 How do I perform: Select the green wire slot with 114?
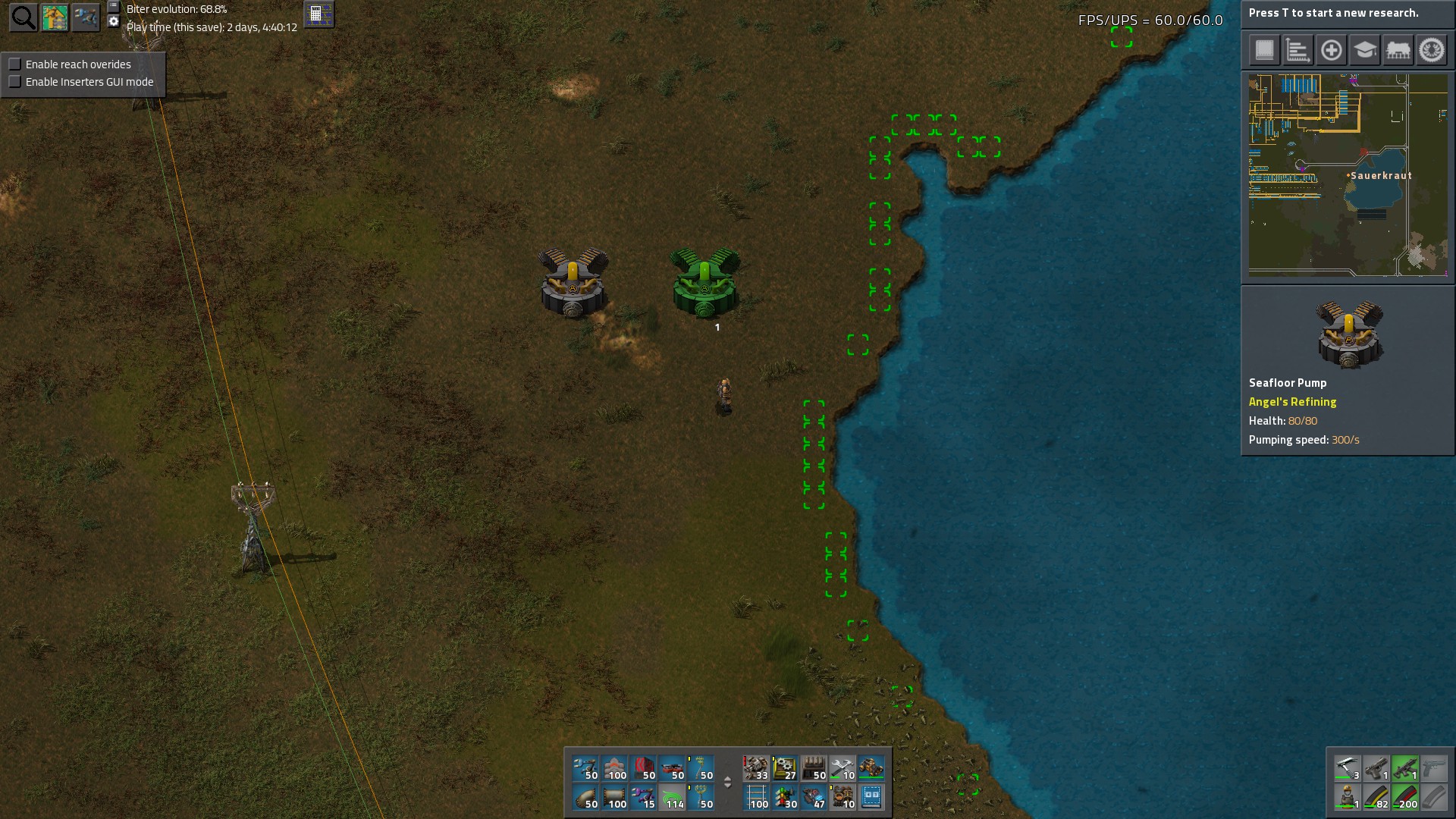coord(673,798)
